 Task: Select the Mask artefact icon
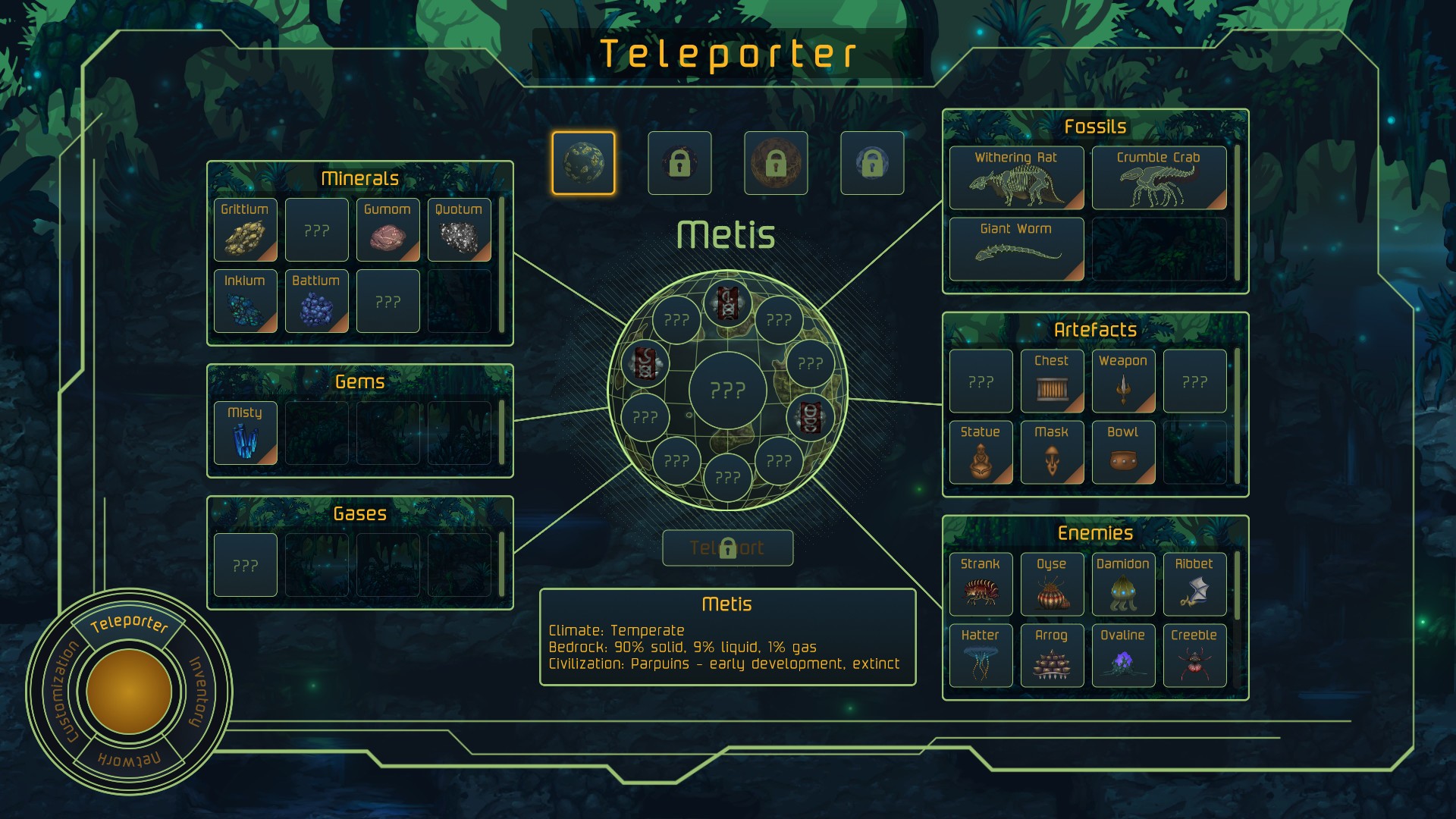[1052, 452]
